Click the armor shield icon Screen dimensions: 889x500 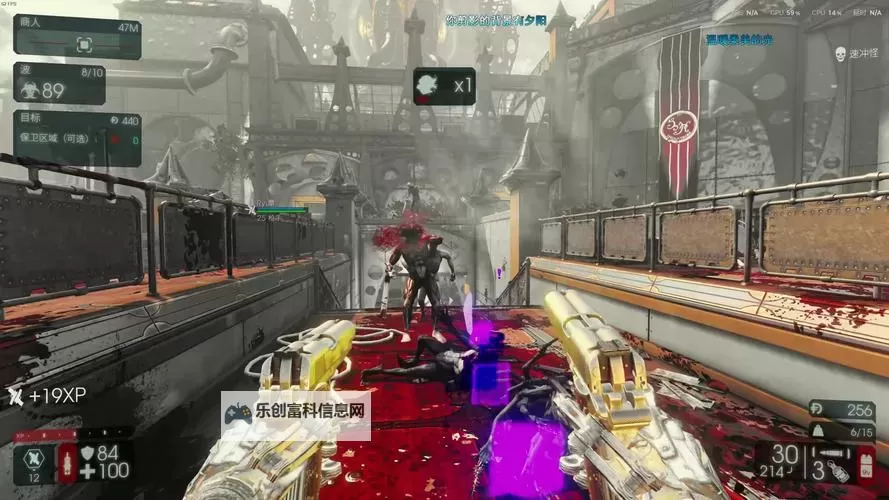(x=86, y=453)
